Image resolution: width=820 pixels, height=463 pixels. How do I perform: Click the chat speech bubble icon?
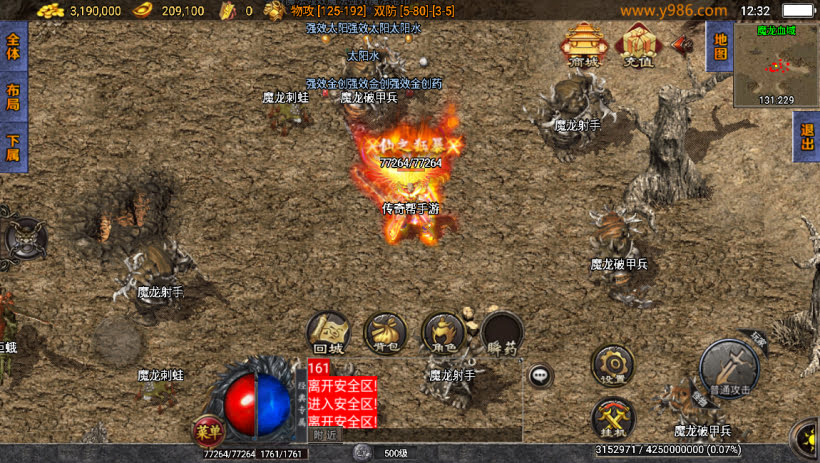541,375
